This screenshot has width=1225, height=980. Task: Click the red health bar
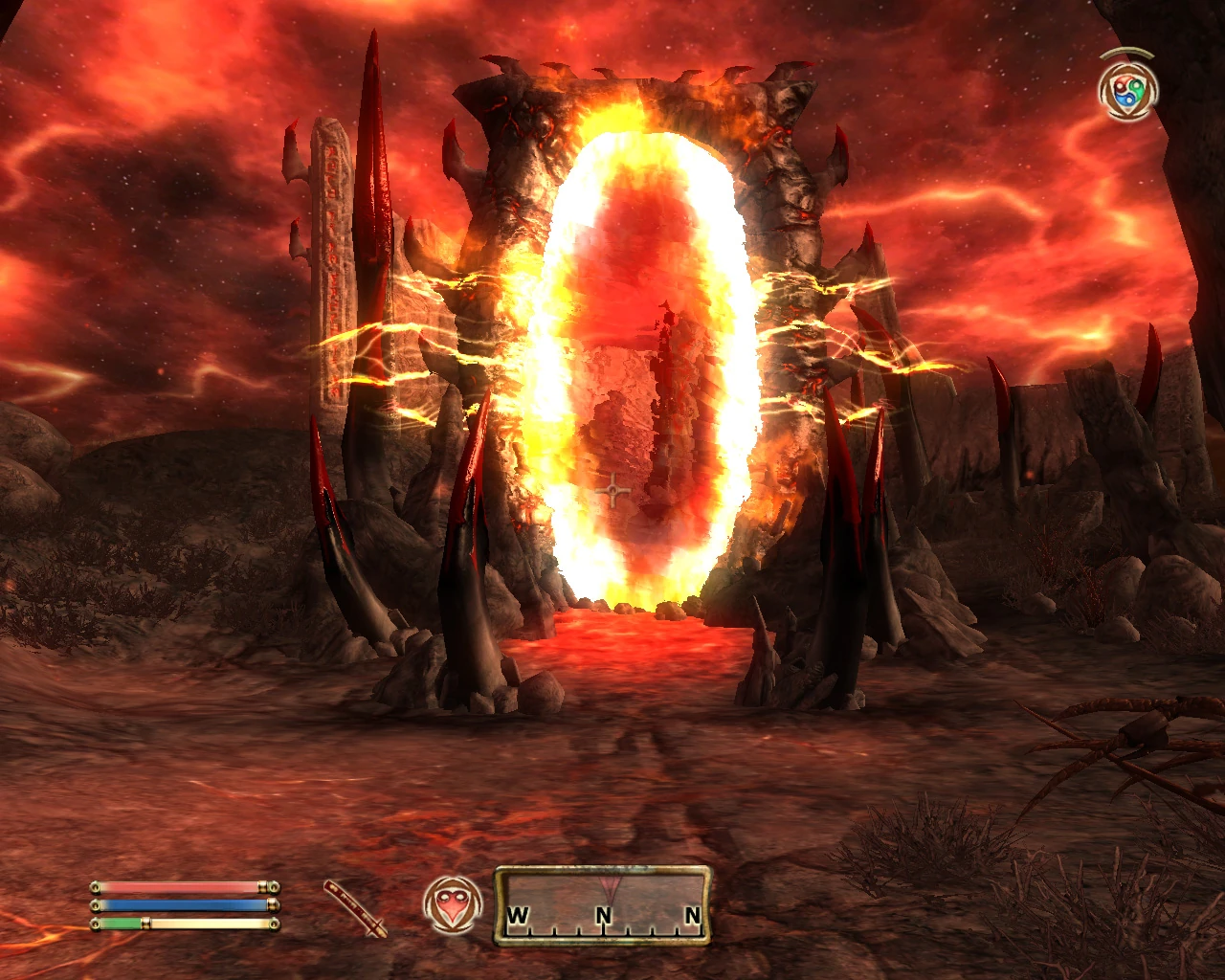177,885
